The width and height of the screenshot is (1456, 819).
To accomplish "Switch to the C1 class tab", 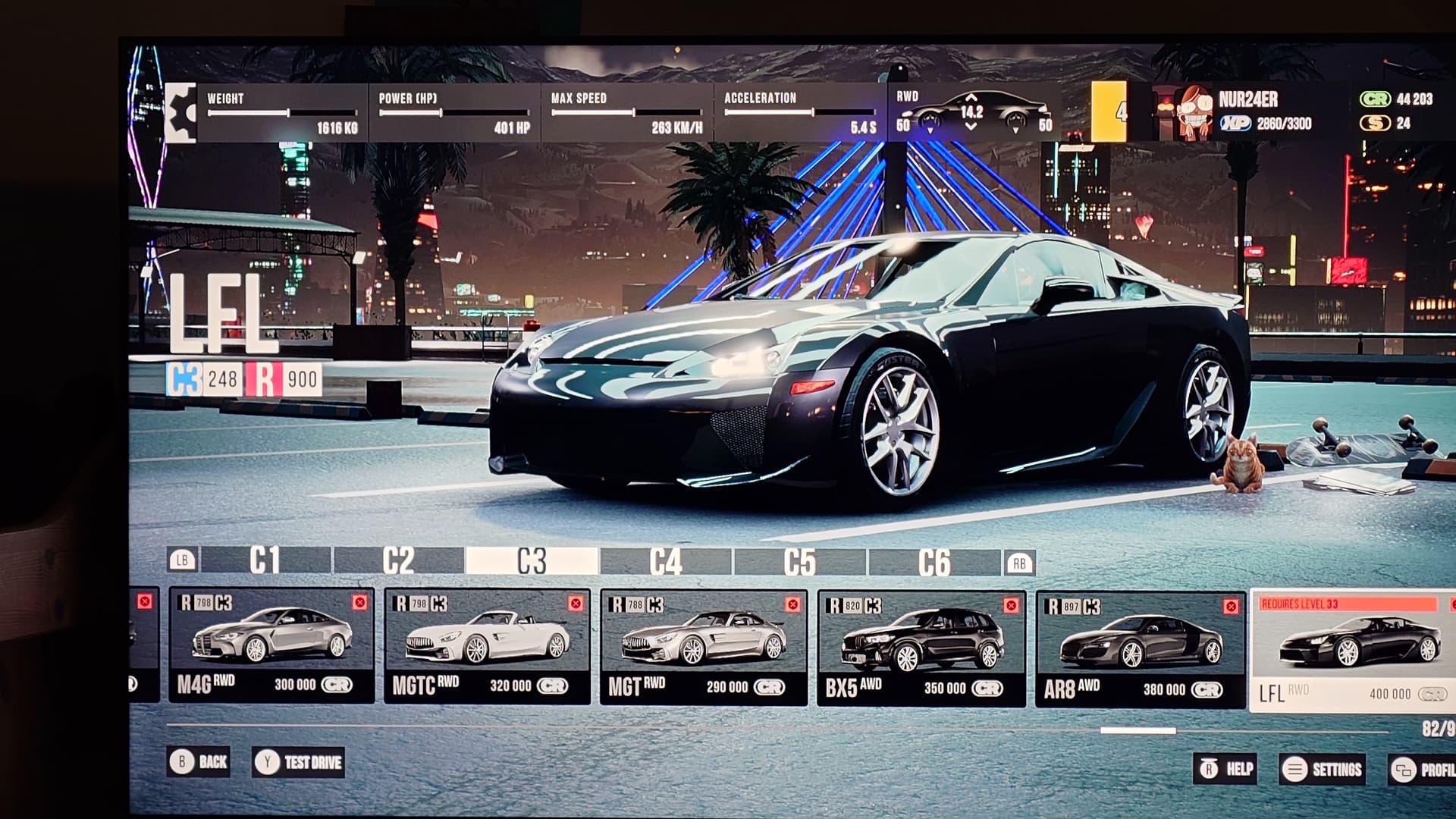I will pyautogui.click(x=265, y=561).
